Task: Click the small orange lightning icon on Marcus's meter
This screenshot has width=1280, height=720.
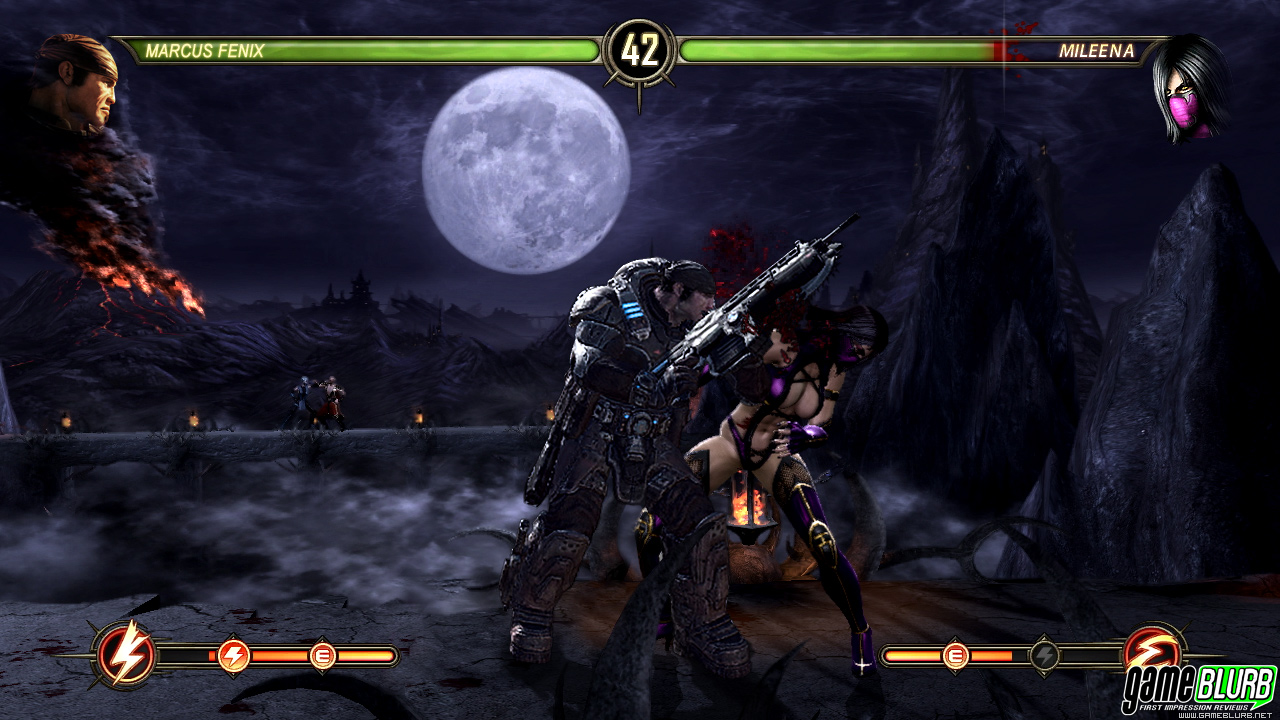Action: 233,656
